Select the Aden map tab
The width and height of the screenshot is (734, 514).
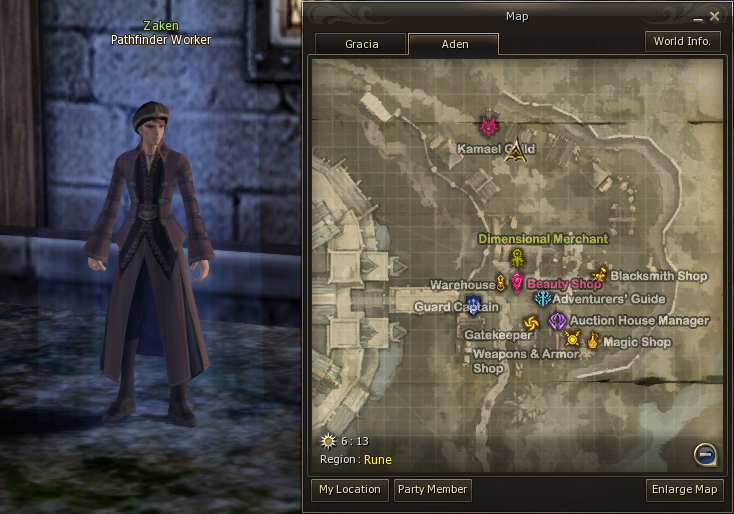453,44
